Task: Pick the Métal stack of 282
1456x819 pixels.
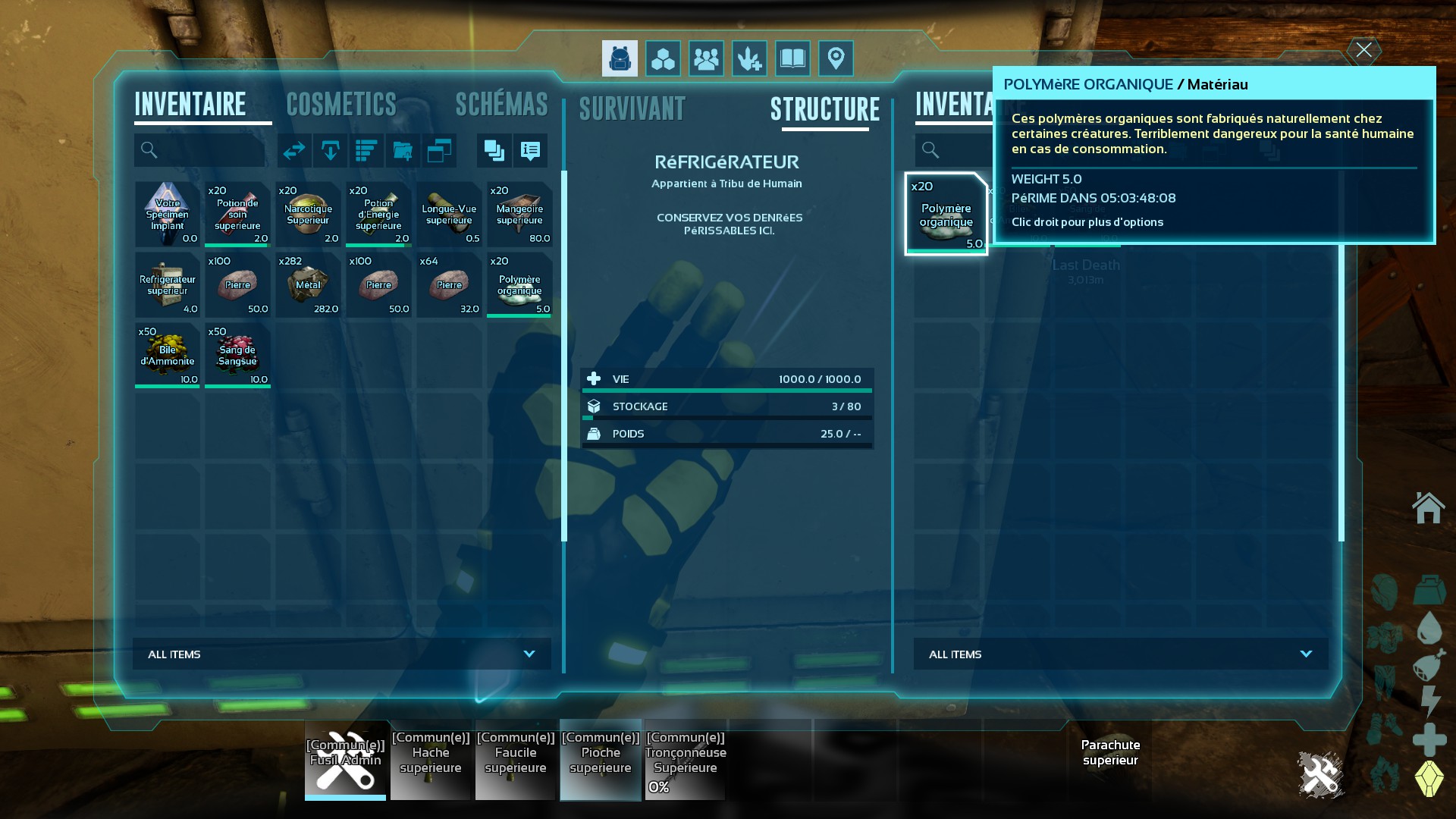Action: coord(308,284)
